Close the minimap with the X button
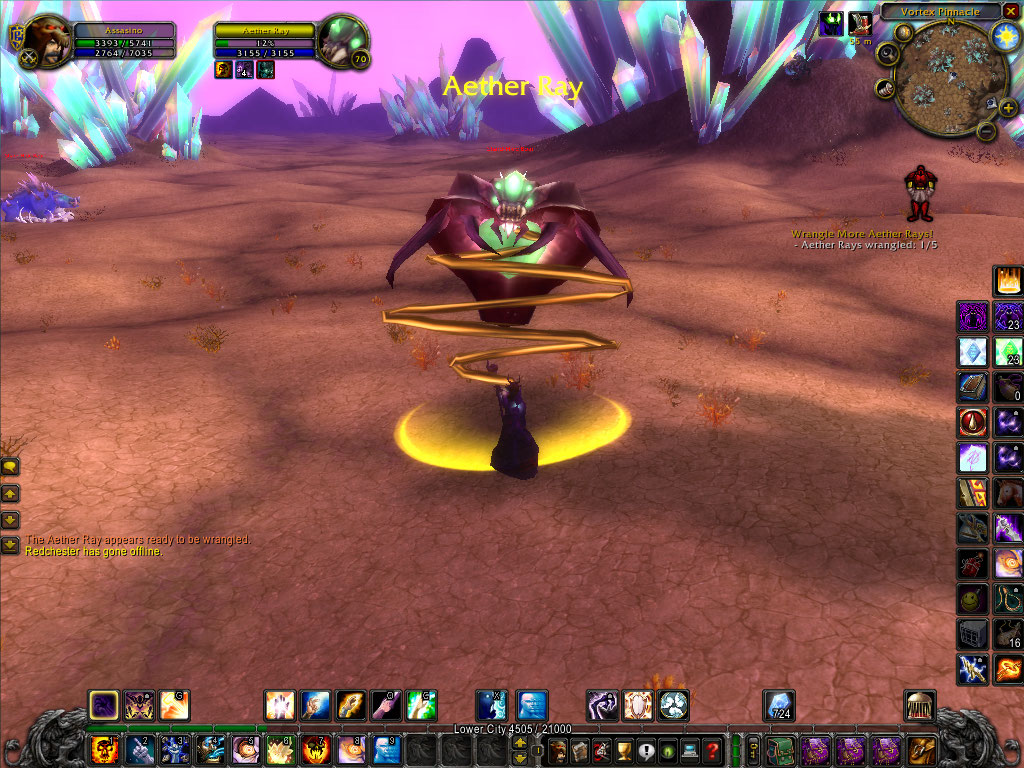Screen dimensions: 1024x768 click(x=1012, y=12)
